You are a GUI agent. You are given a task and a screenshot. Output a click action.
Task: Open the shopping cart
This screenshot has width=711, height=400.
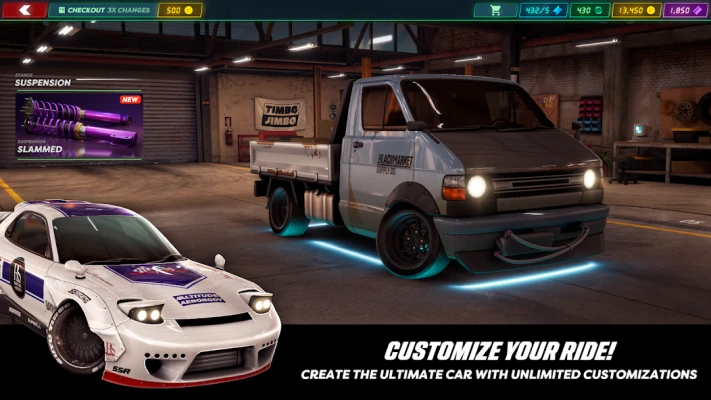tap(495, 10)
